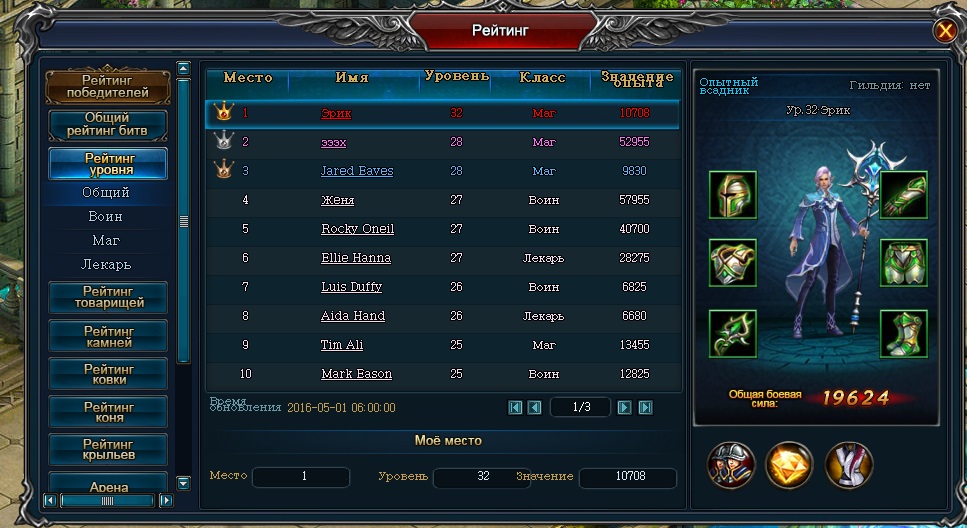Choose the Маг class filter
This screenshot has height=528, width=967.
point(106,241)
